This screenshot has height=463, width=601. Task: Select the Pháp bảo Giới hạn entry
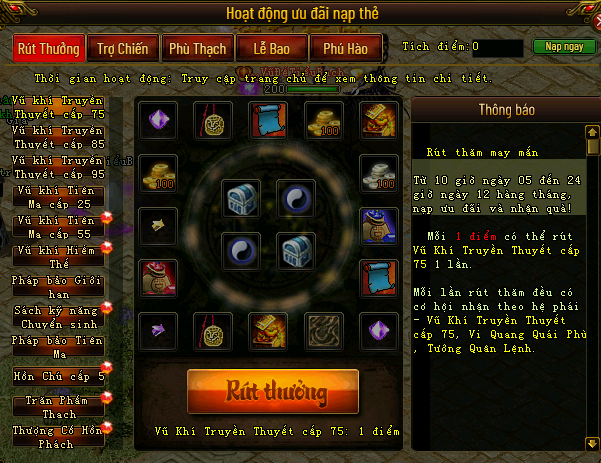click(60, 286)
